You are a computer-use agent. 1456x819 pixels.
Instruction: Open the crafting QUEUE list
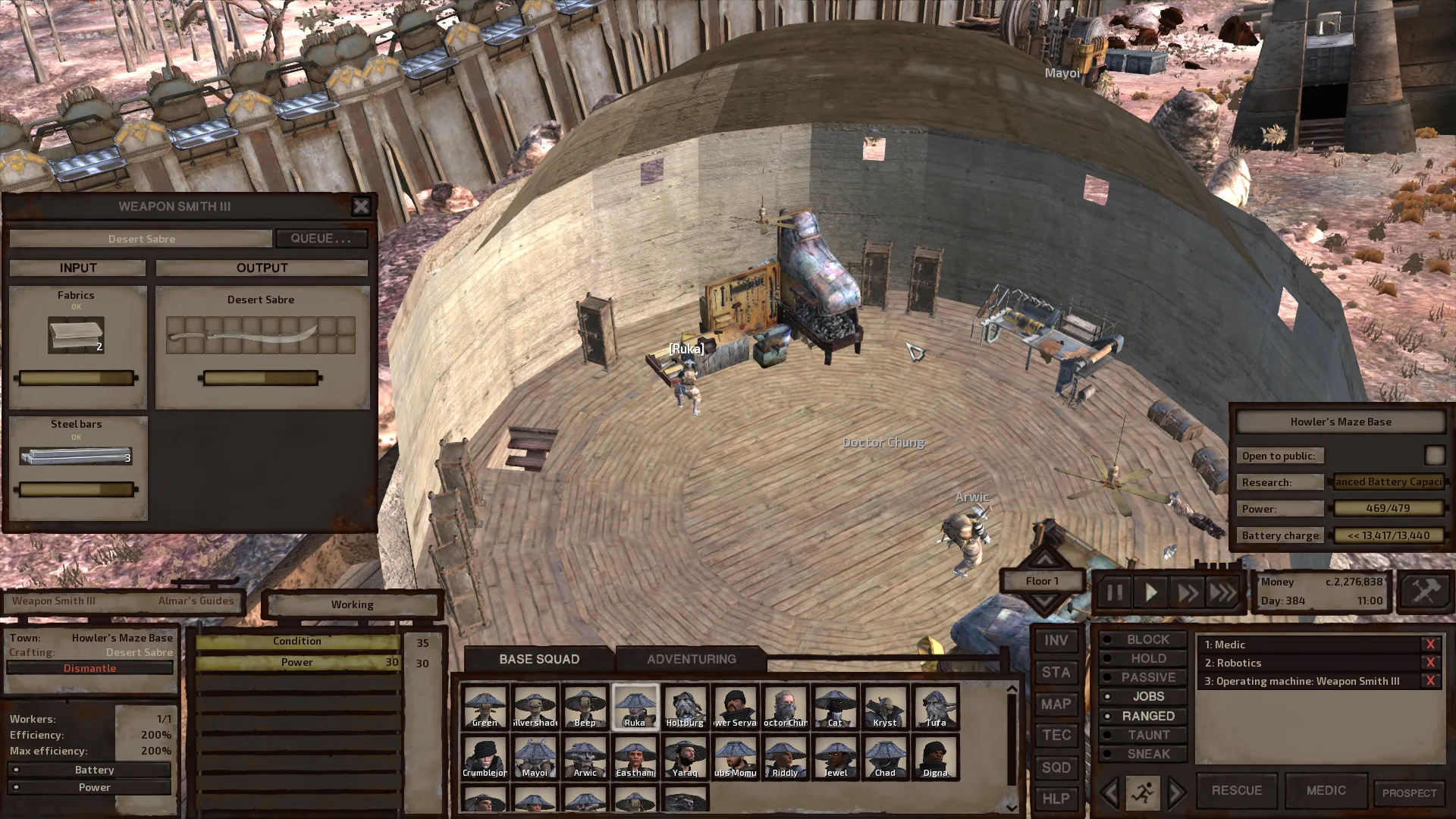coord(321,238)
